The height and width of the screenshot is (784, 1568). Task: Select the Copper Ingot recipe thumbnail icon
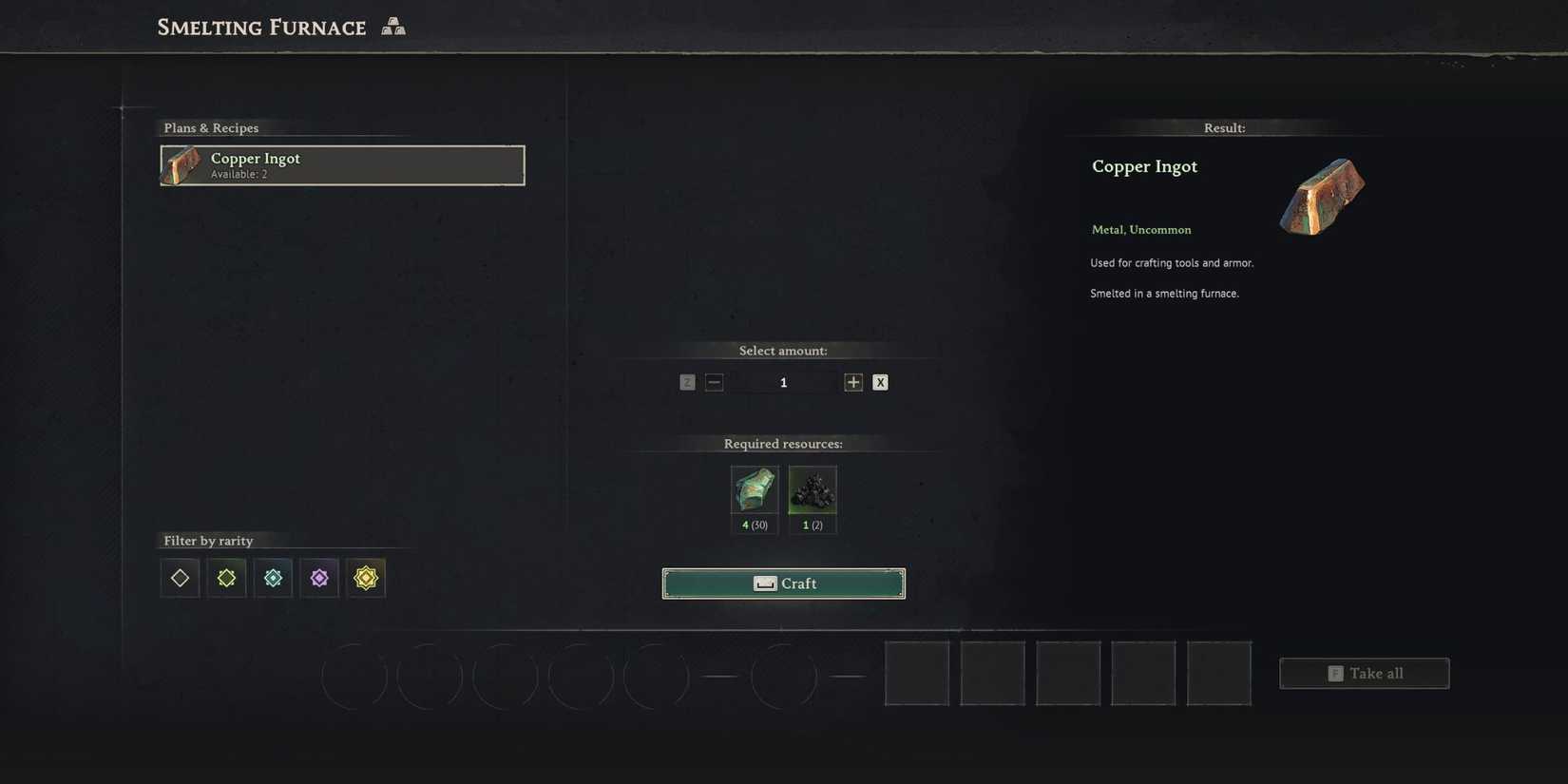pyautogui.click(x=180, y=165)
